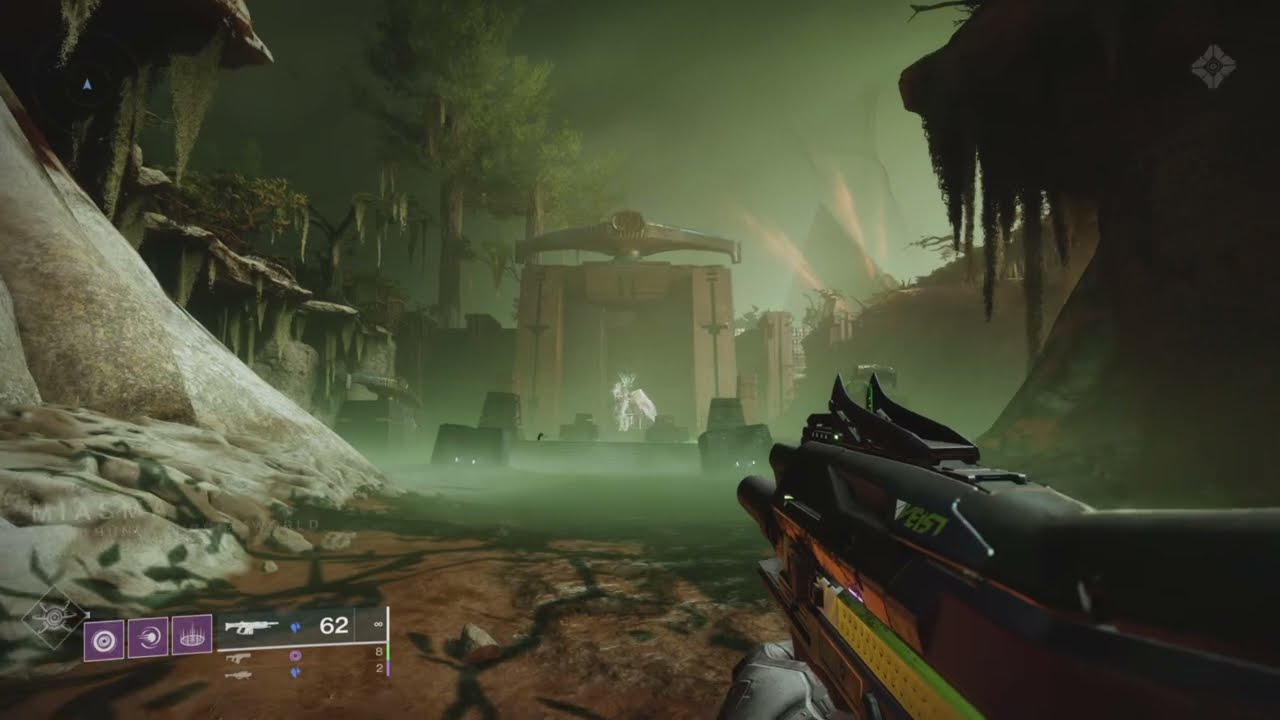Switch to the heavy rocket launcher icon

238,675
